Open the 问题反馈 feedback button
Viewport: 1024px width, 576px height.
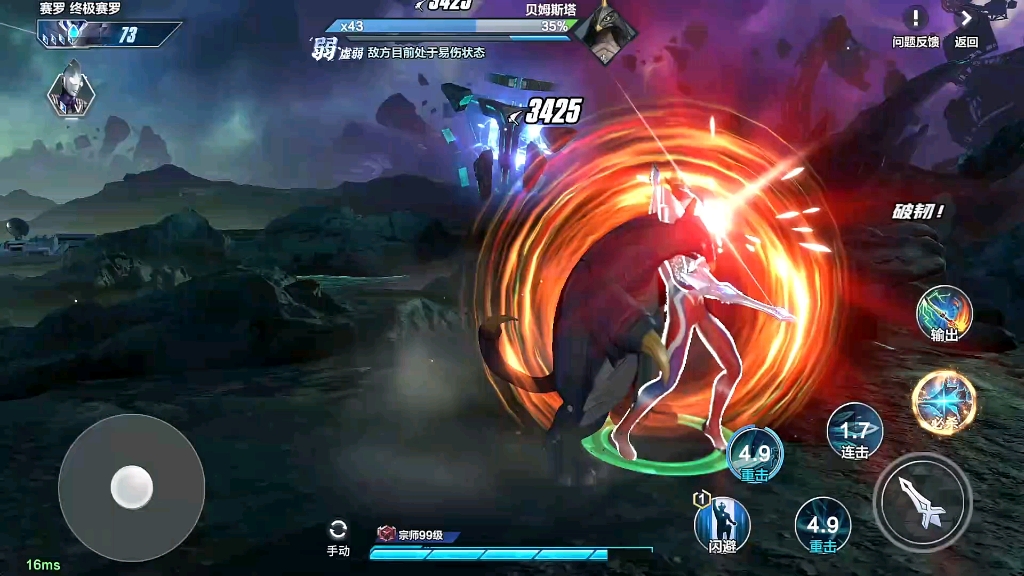[915, 24]
